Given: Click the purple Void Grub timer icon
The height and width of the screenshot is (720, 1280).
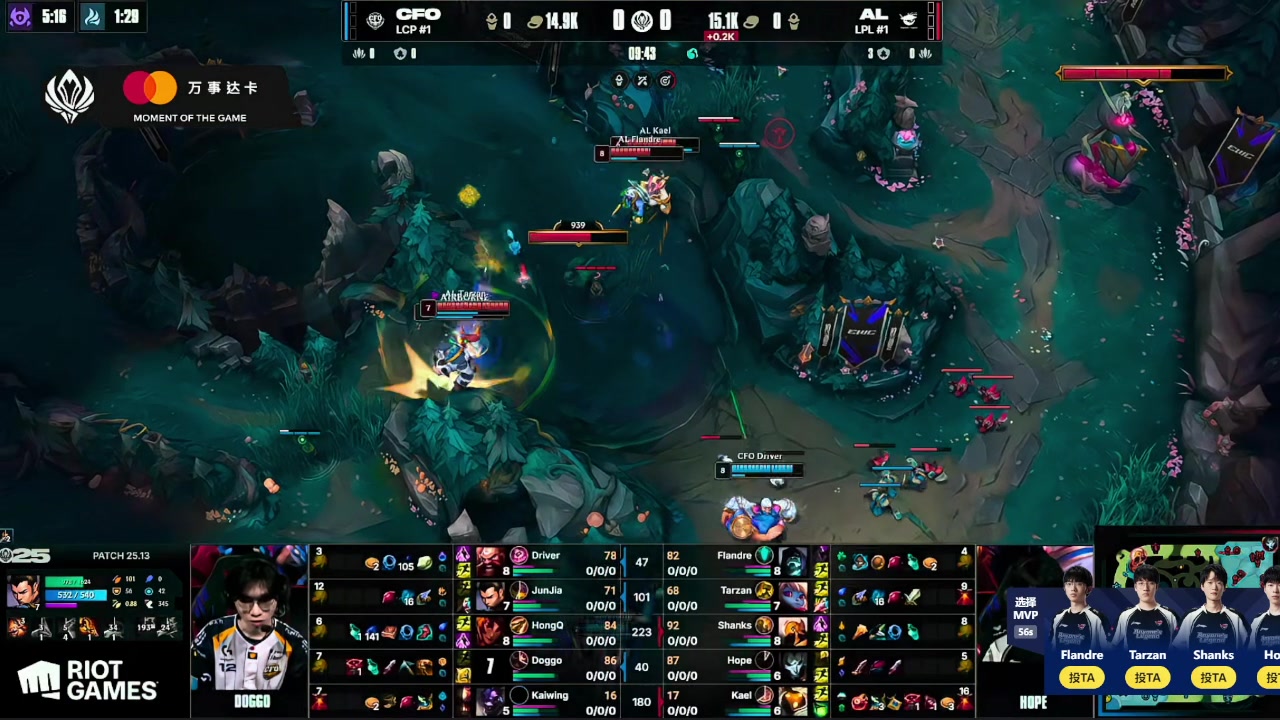Looking at the screenshot, I should point(20,17).
